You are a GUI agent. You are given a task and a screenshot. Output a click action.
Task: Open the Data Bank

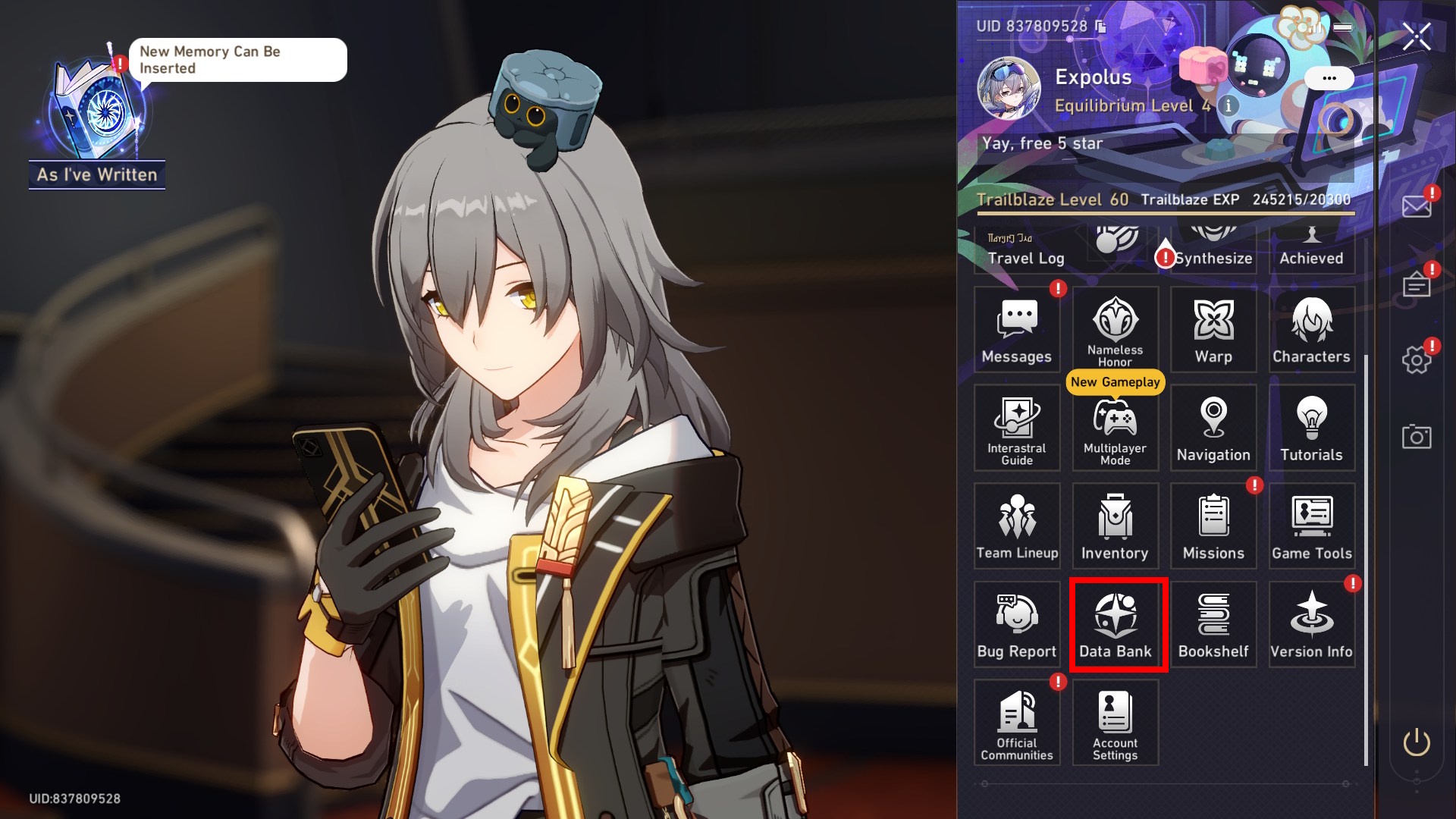tap(1116, 622)
